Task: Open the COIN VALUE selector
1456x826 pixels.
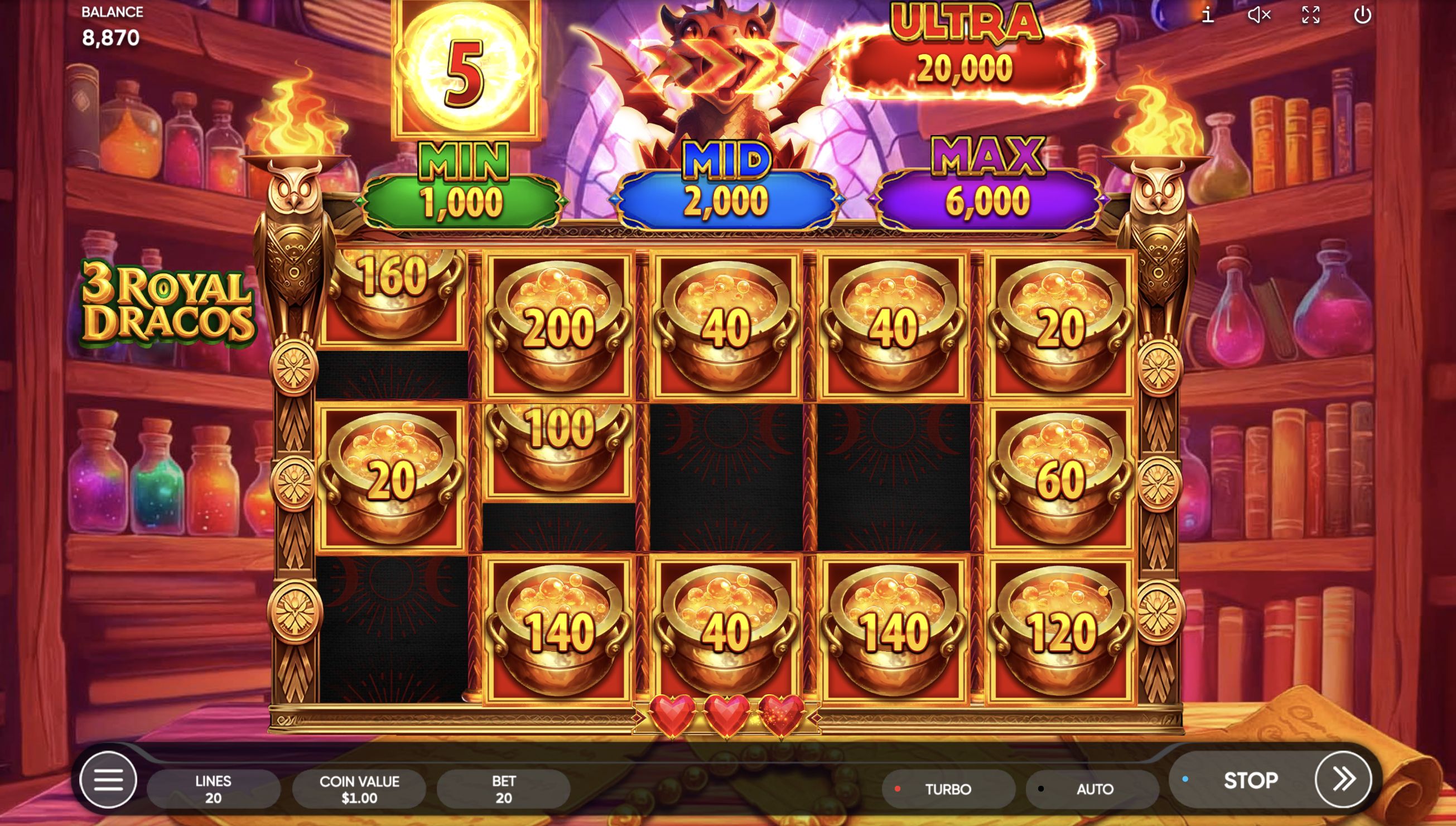Action: click(358, 789)
